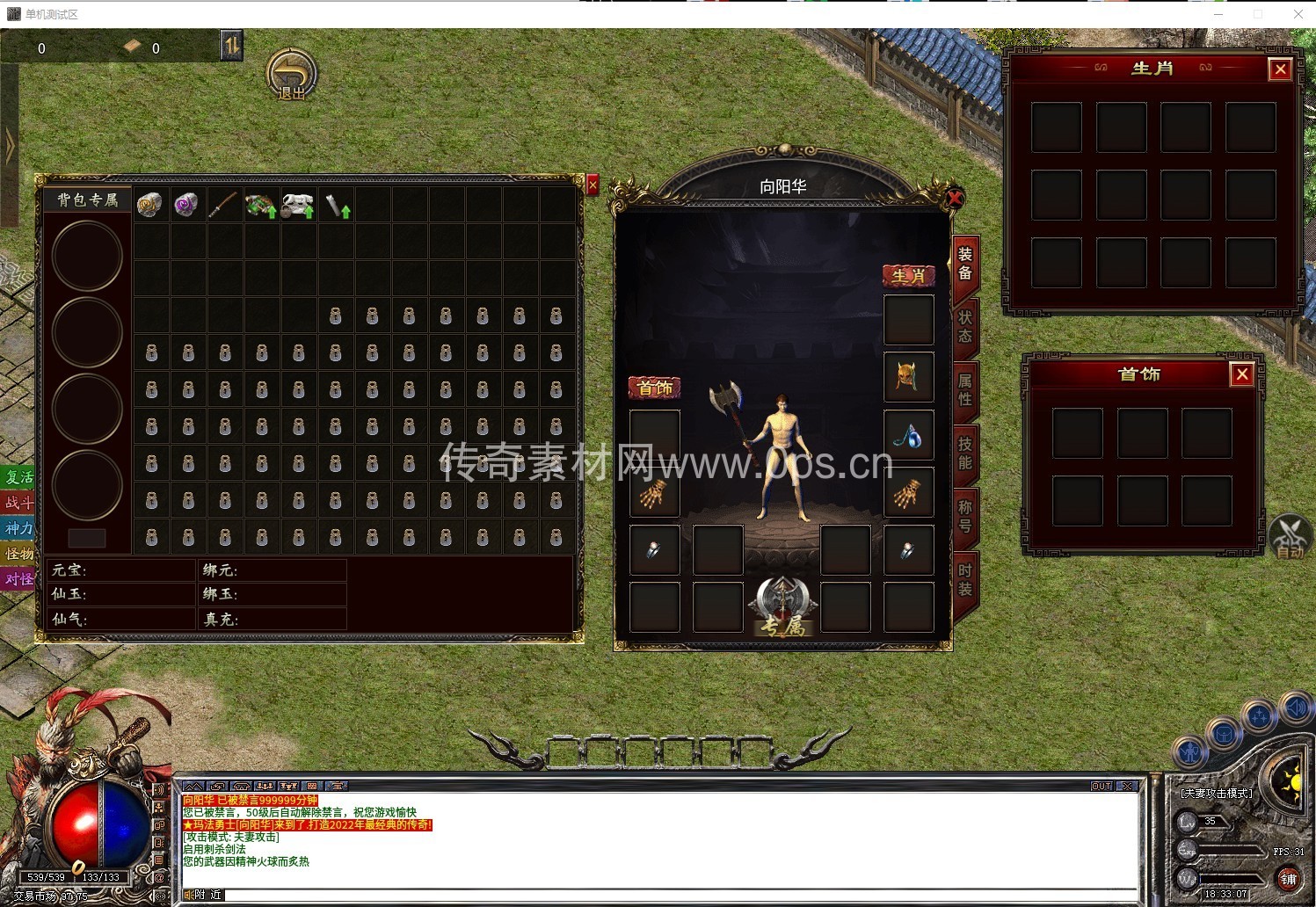The width and height of the screenshot is (1316, 907).
Task: Open the red 铺 shop button
Action: [x=1289, y=879]
